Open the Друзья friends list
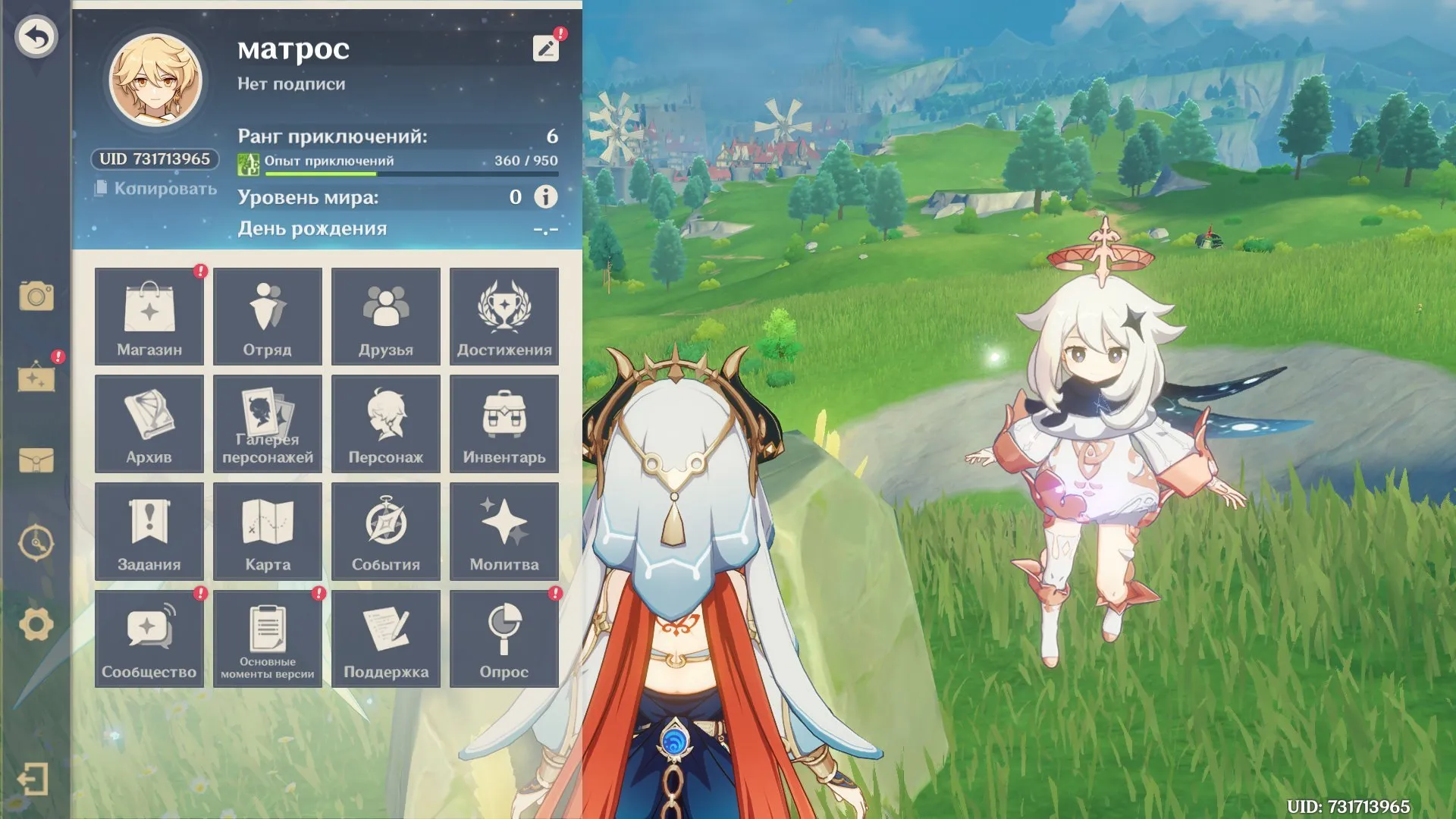This screenshot has height=819, width=1456. click(386, 316)
